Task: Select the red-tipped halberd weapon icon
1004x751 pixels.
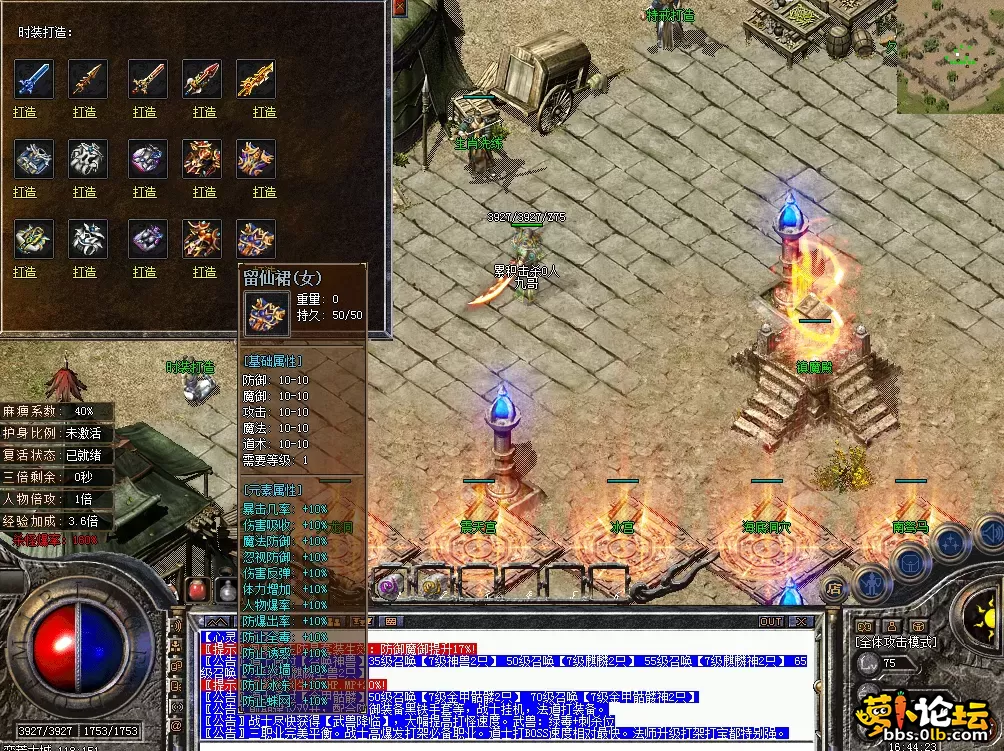Action: (202, 78)
